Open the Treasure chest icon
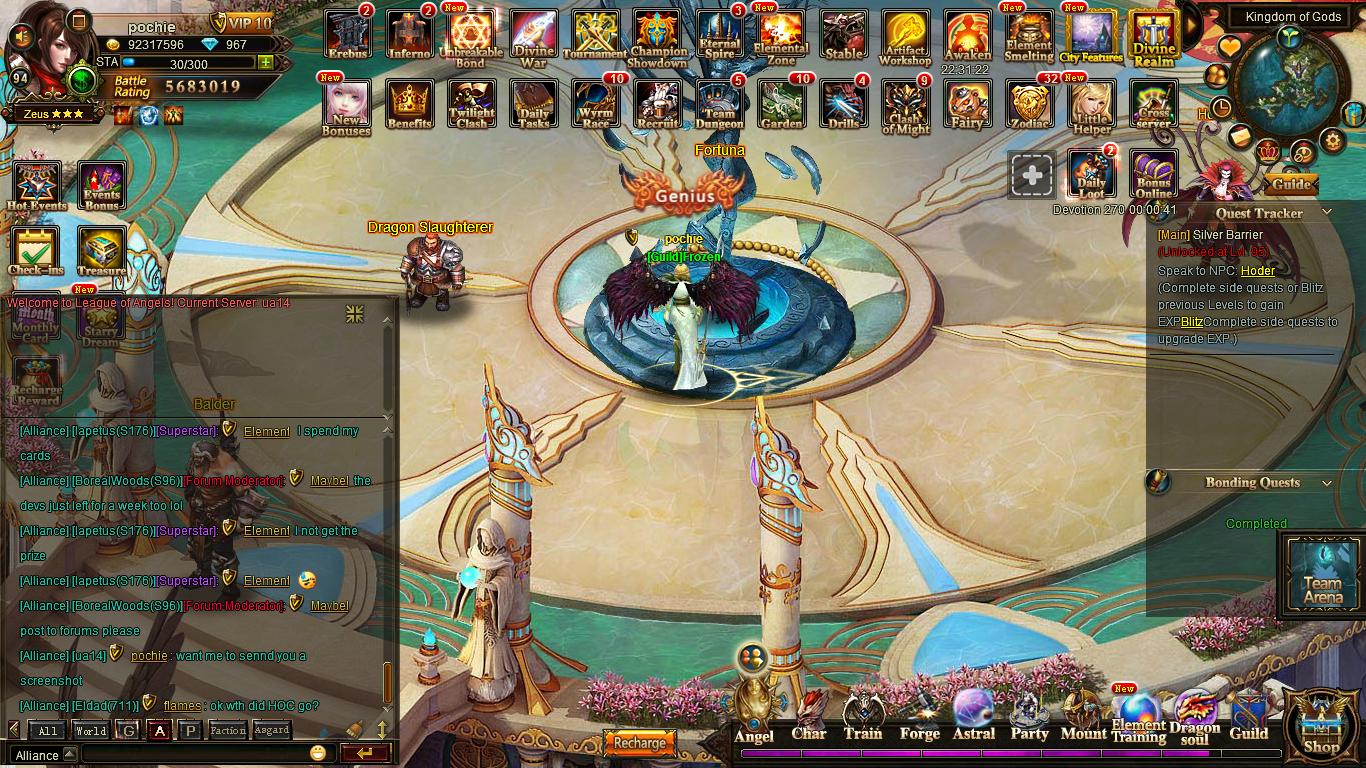Screen dimensions: 1366x768 (x=101, y=250)
